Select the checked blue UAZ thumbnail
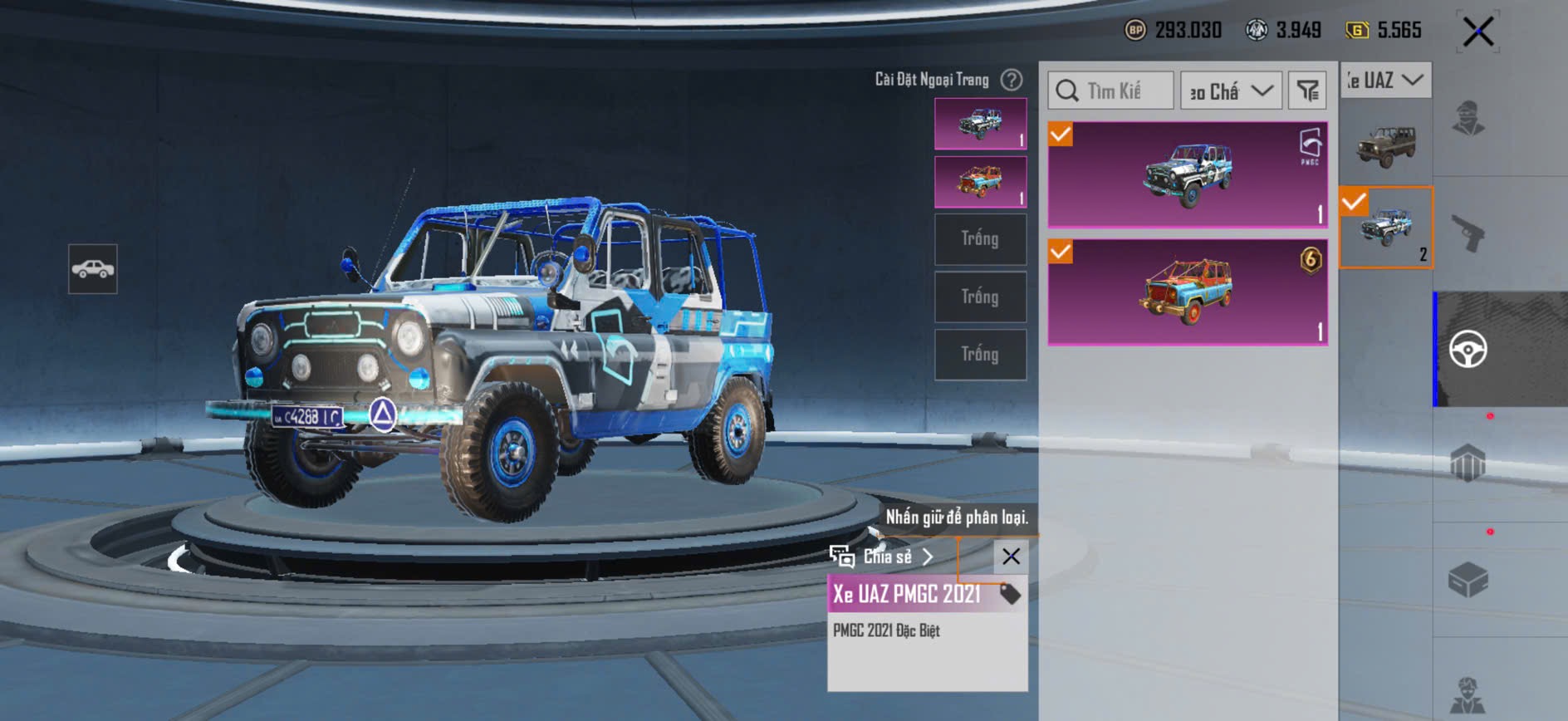This screenshot has height=721, width=1568. (1386, 228)
